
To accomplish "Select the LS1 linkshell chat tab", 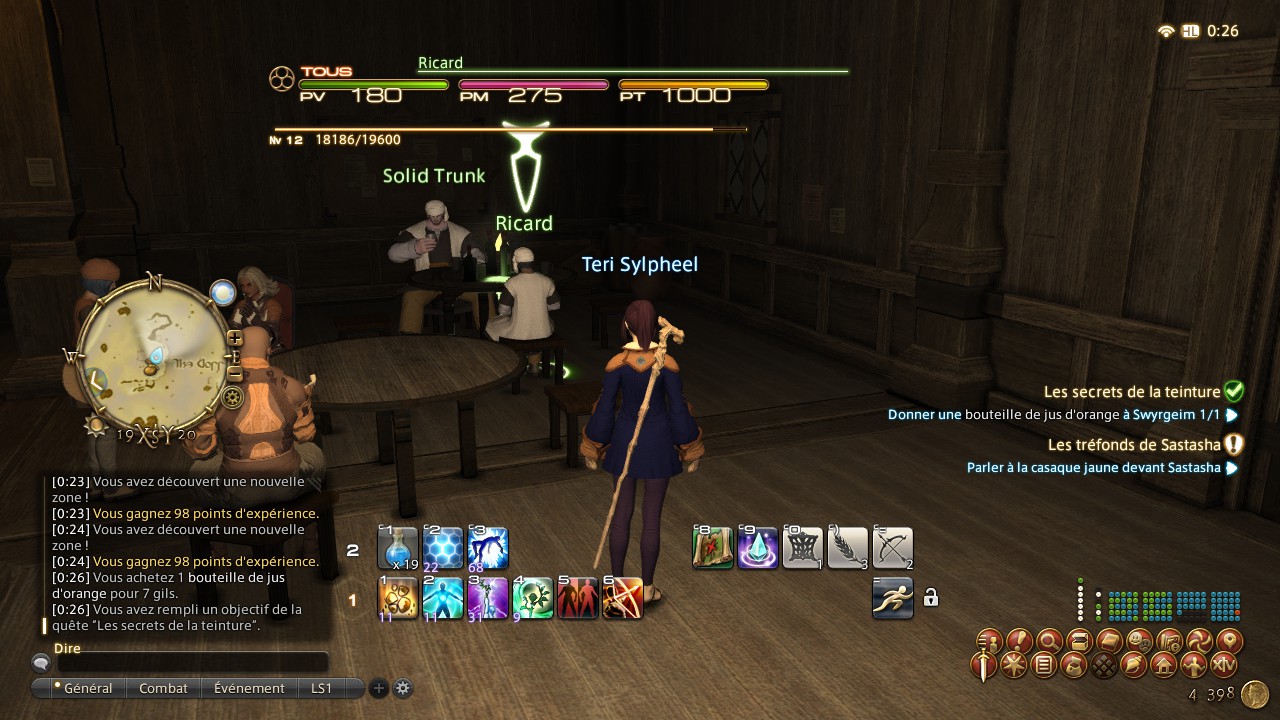I will coord(321,688).
